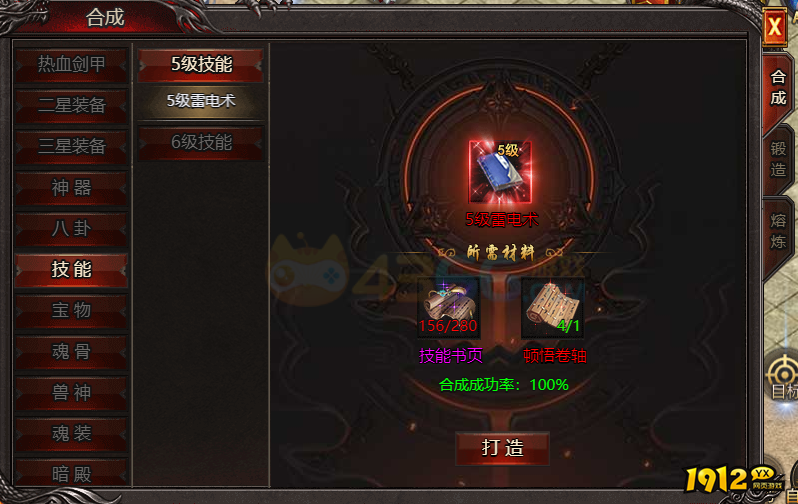Expand the 6级技能 group
Image resolution: width=798 pixels, height=504 pixels.
tap(201, 143)
